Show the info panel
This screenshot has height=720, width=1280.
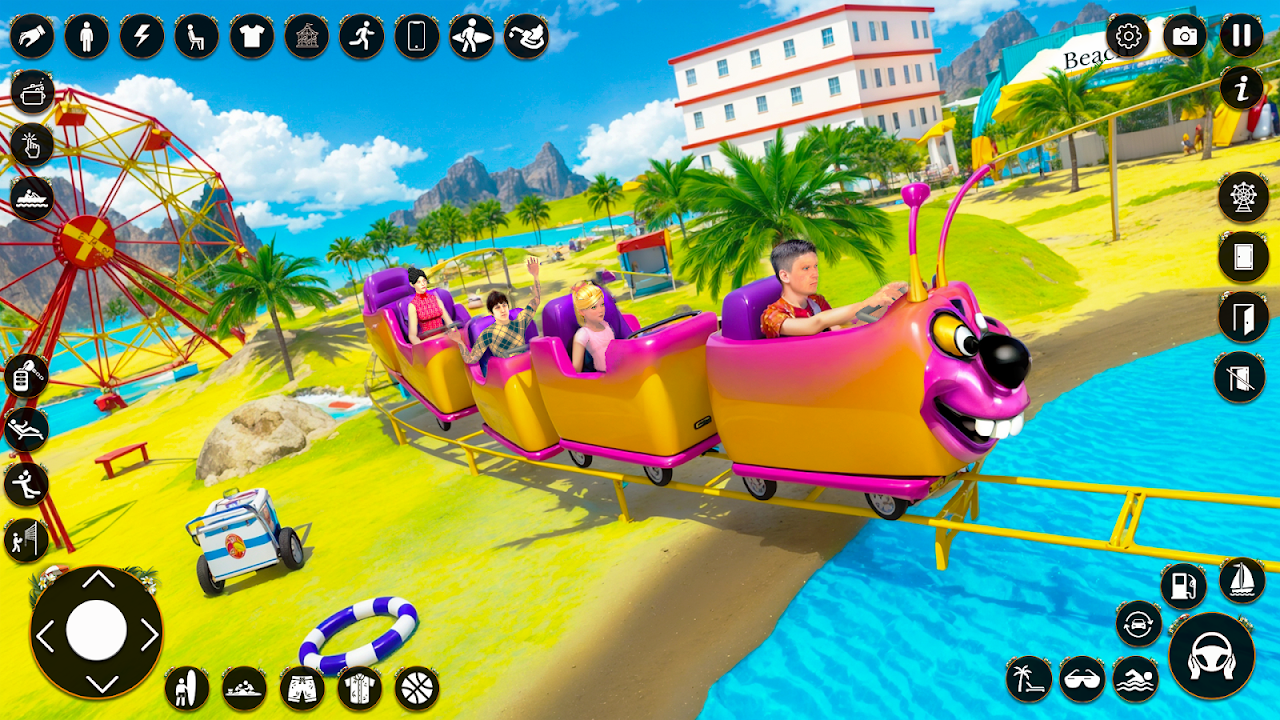coord(1241,89)
